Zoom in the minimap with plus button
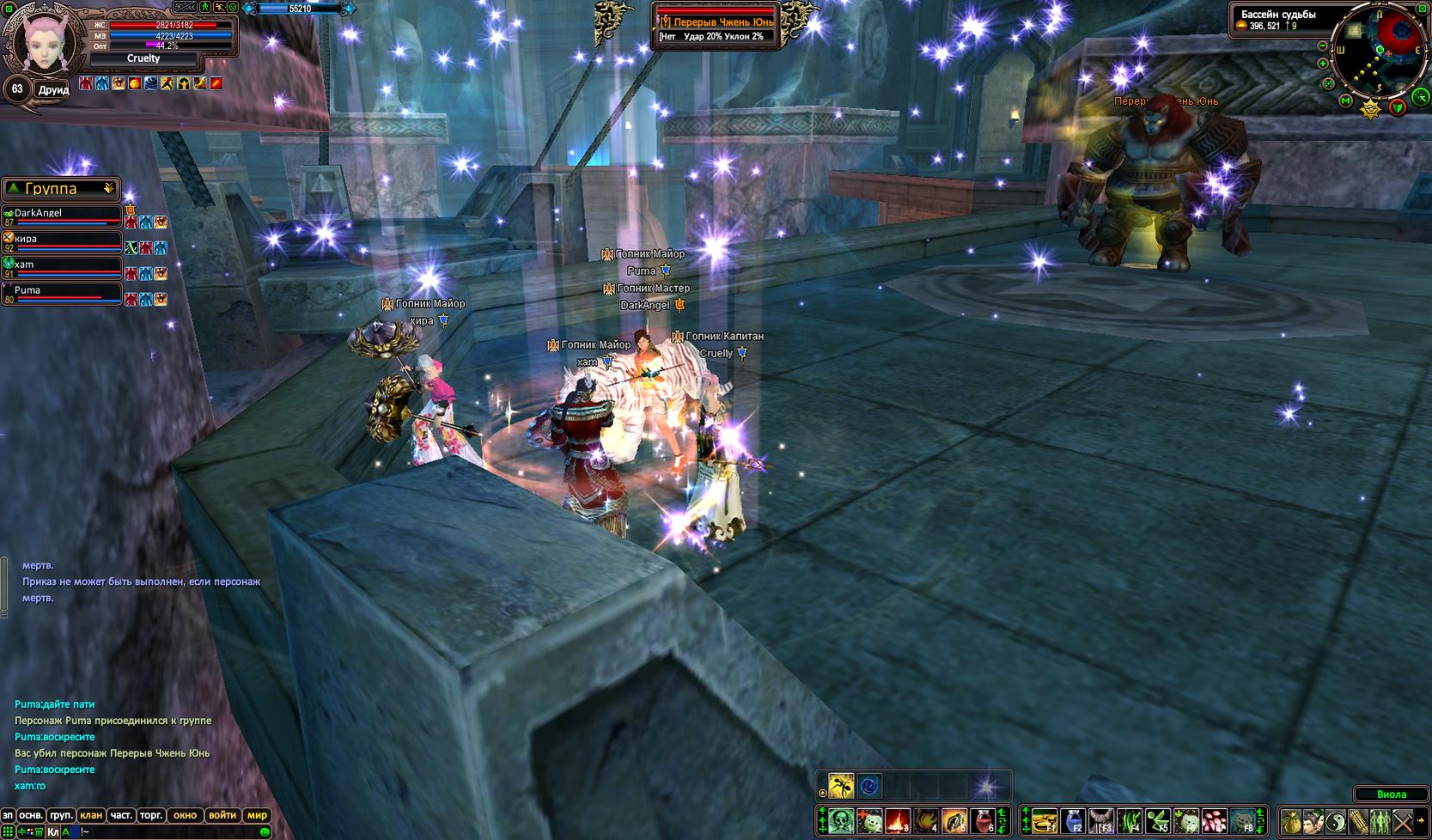The height and width of the screenshot is (840, 1432). click(x=1323, y=63)
